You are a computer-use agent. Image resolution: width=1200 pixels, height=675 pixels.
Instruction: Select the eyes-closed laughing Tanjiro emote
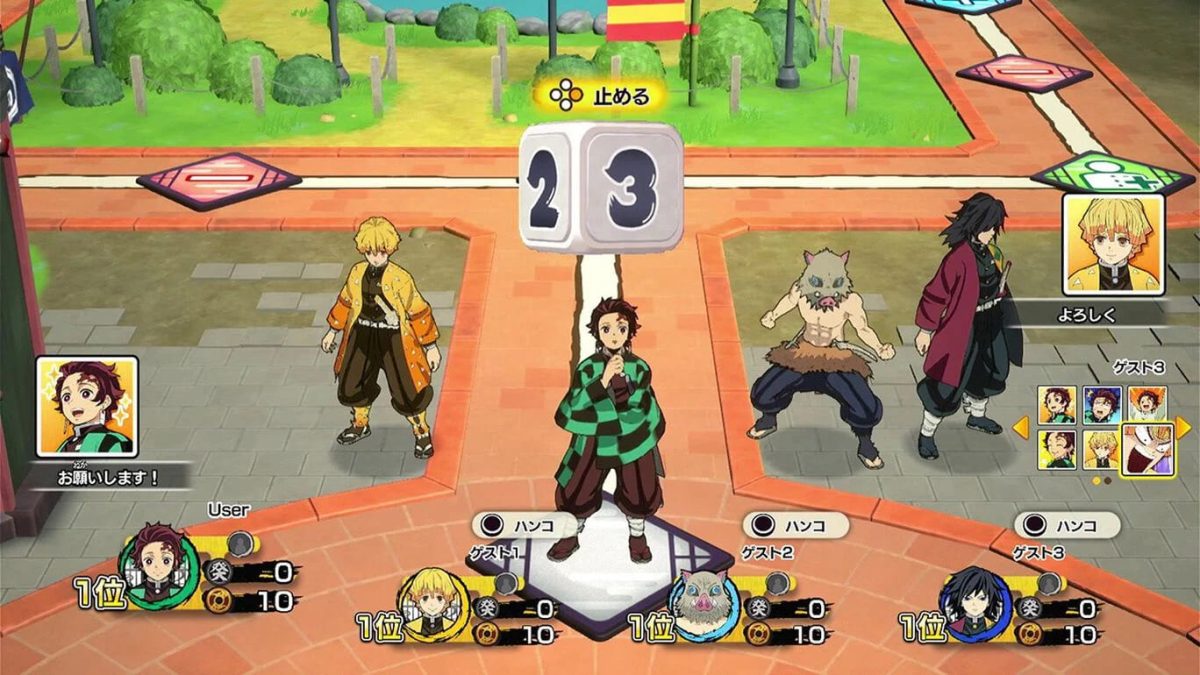tap(1057, 449)
